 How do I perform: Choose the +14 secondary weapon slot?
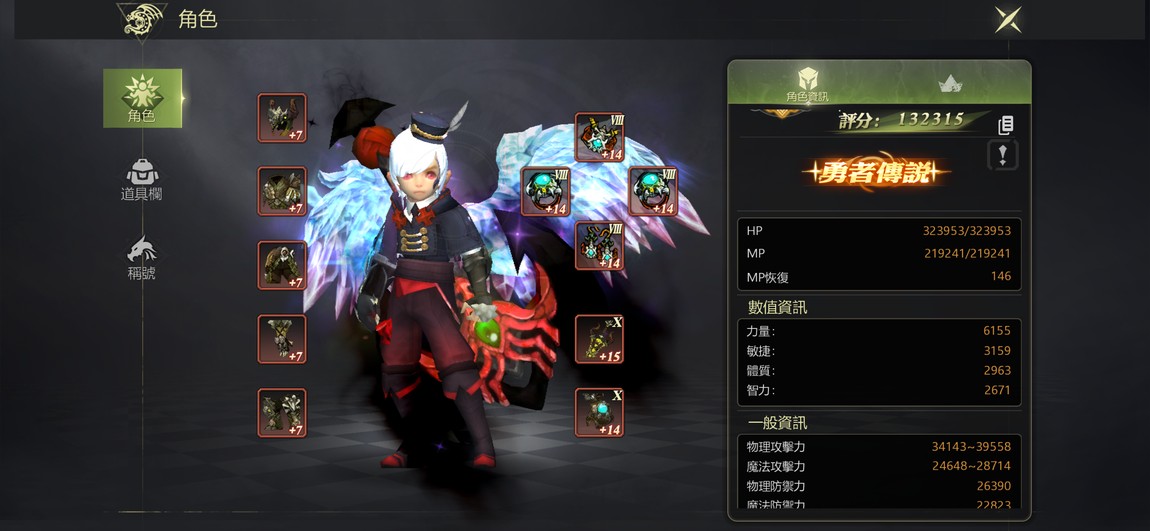coord(600,412)
